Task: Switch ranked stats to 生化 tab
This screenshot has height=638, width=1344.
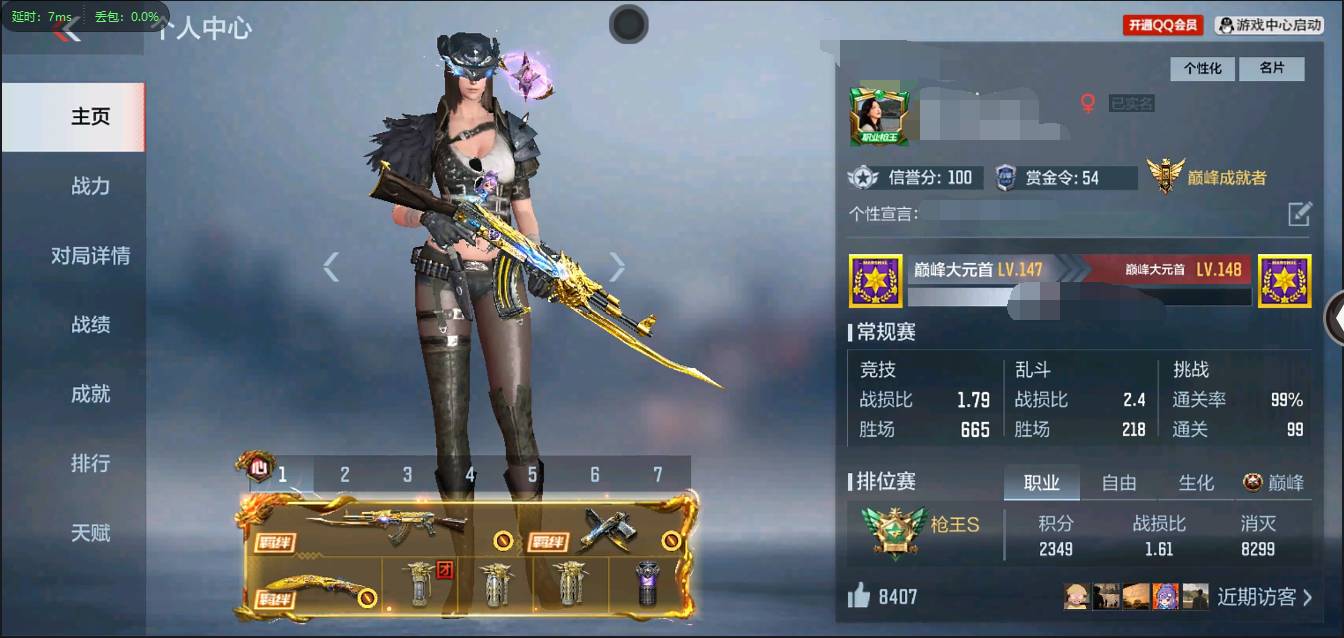Action: [x=1196, y=483]
